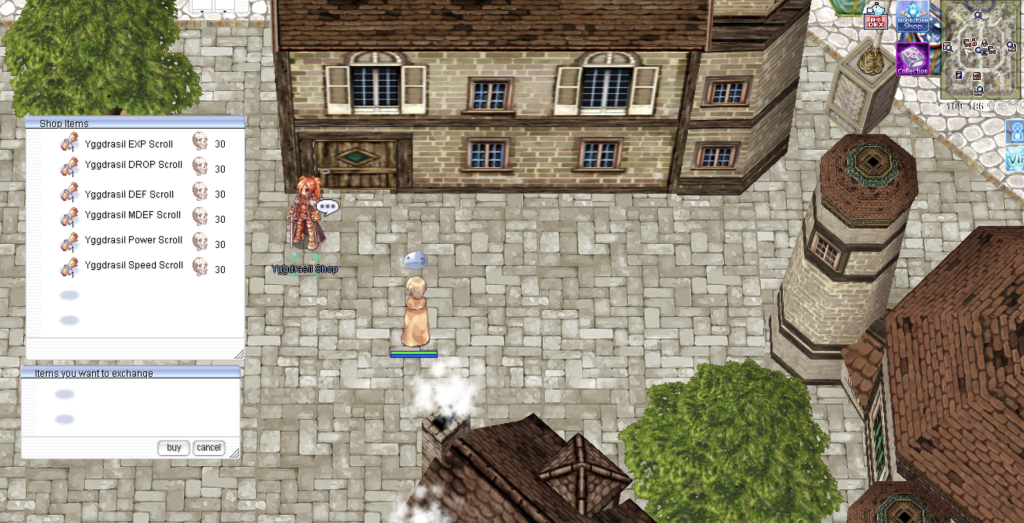The width and height of the screenshot is (1024, 523).
Task: Select the Yggdrasil Speed Scroll item
Action: [133, 265]
